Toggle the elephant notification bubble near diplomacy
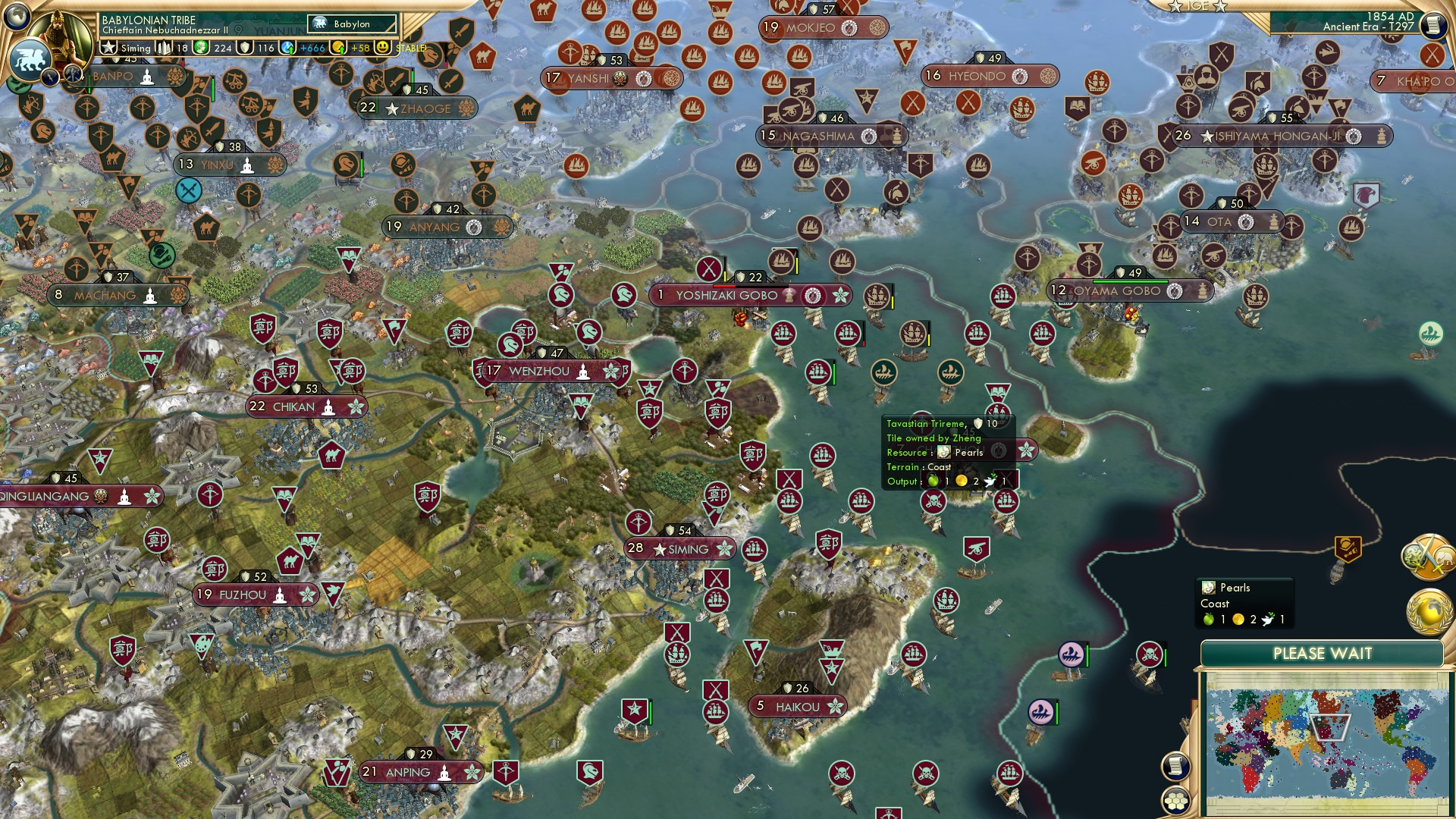Screen dimensions: 1456x819 tap(1445, 558)
